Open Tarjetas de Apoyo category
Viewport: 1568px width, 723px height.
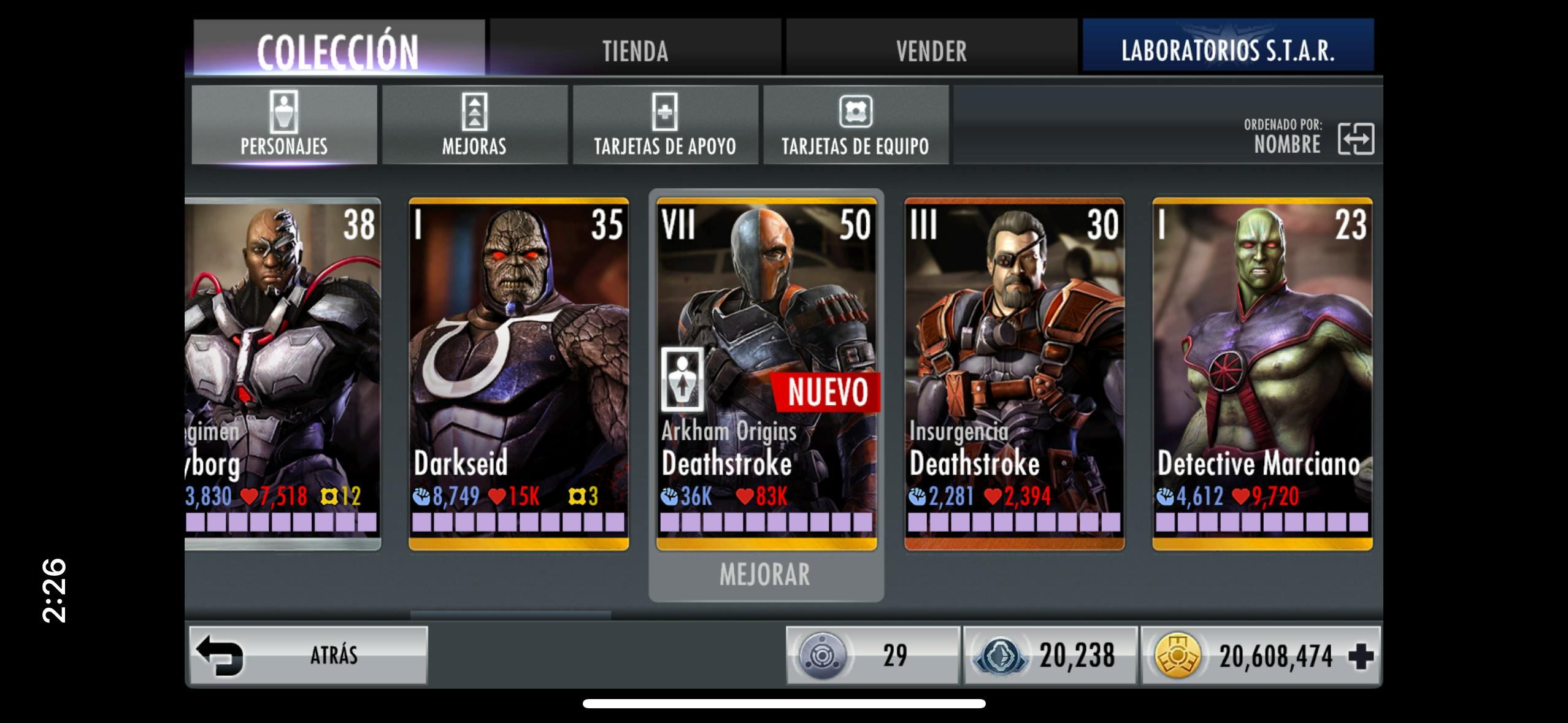click(x=665, y=125)
